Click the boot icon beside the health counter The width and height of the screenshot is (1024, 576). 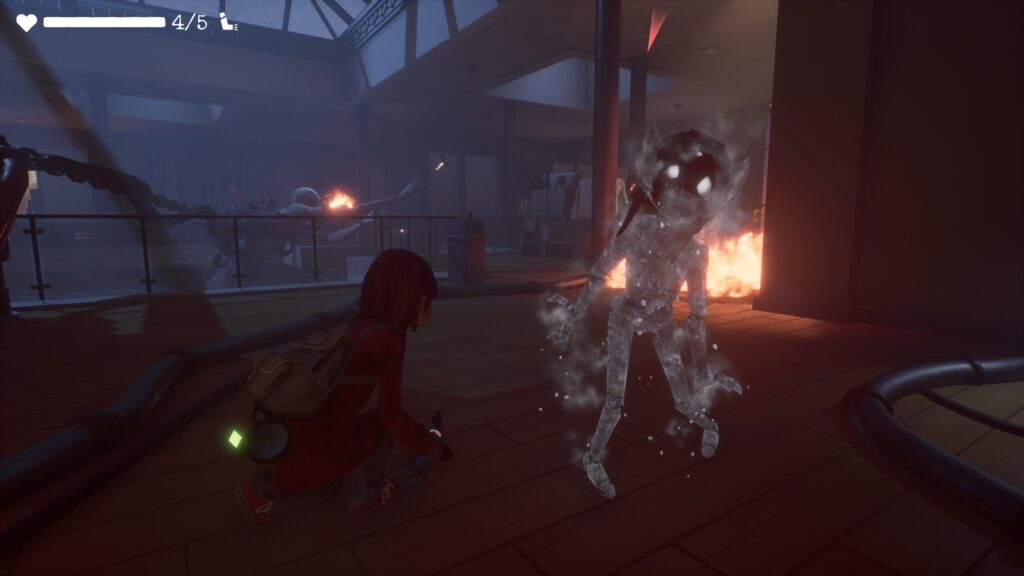click(229, 22)
